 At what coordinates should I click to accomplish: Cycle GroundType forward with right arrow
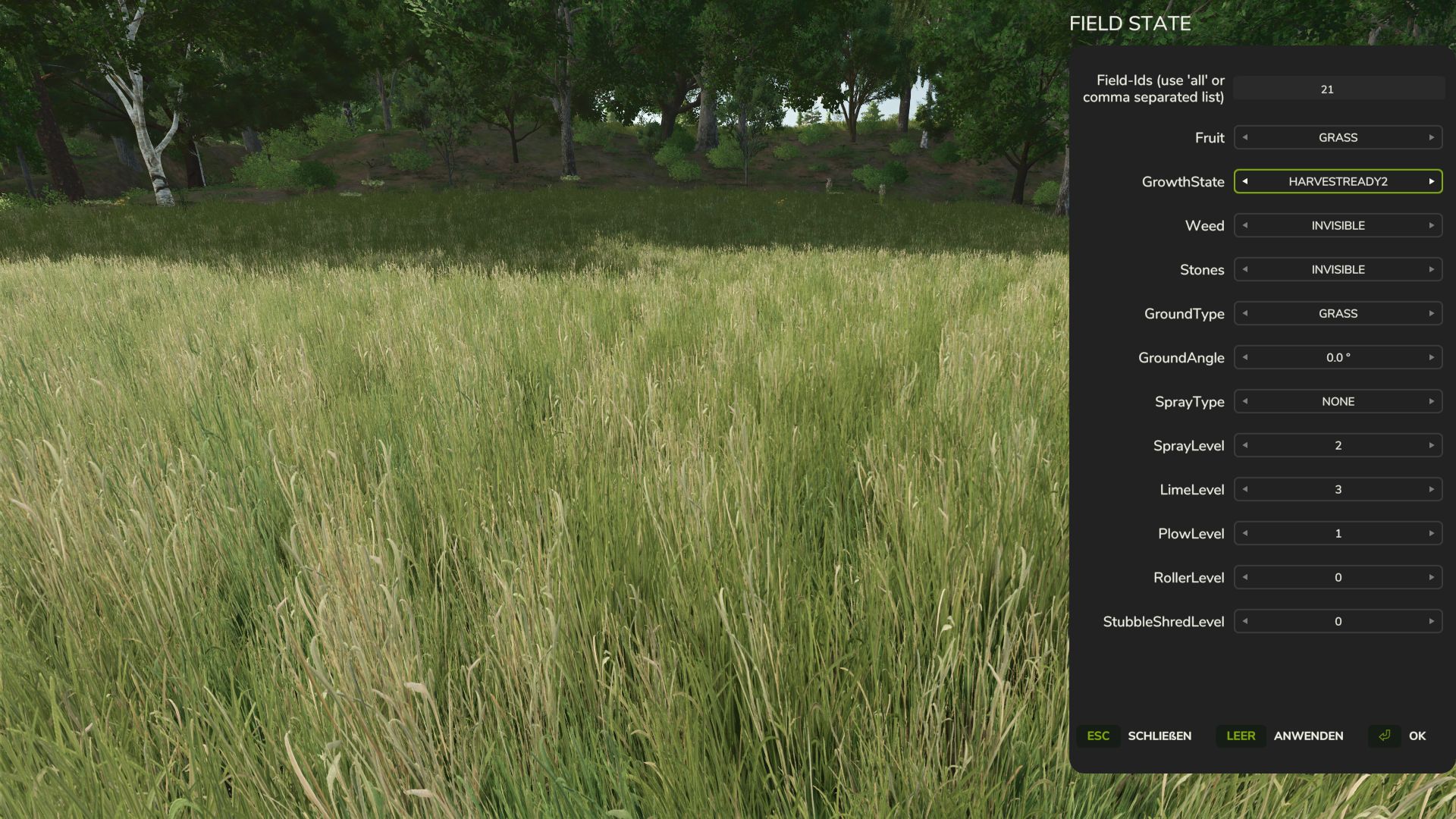pos(1432,313)
